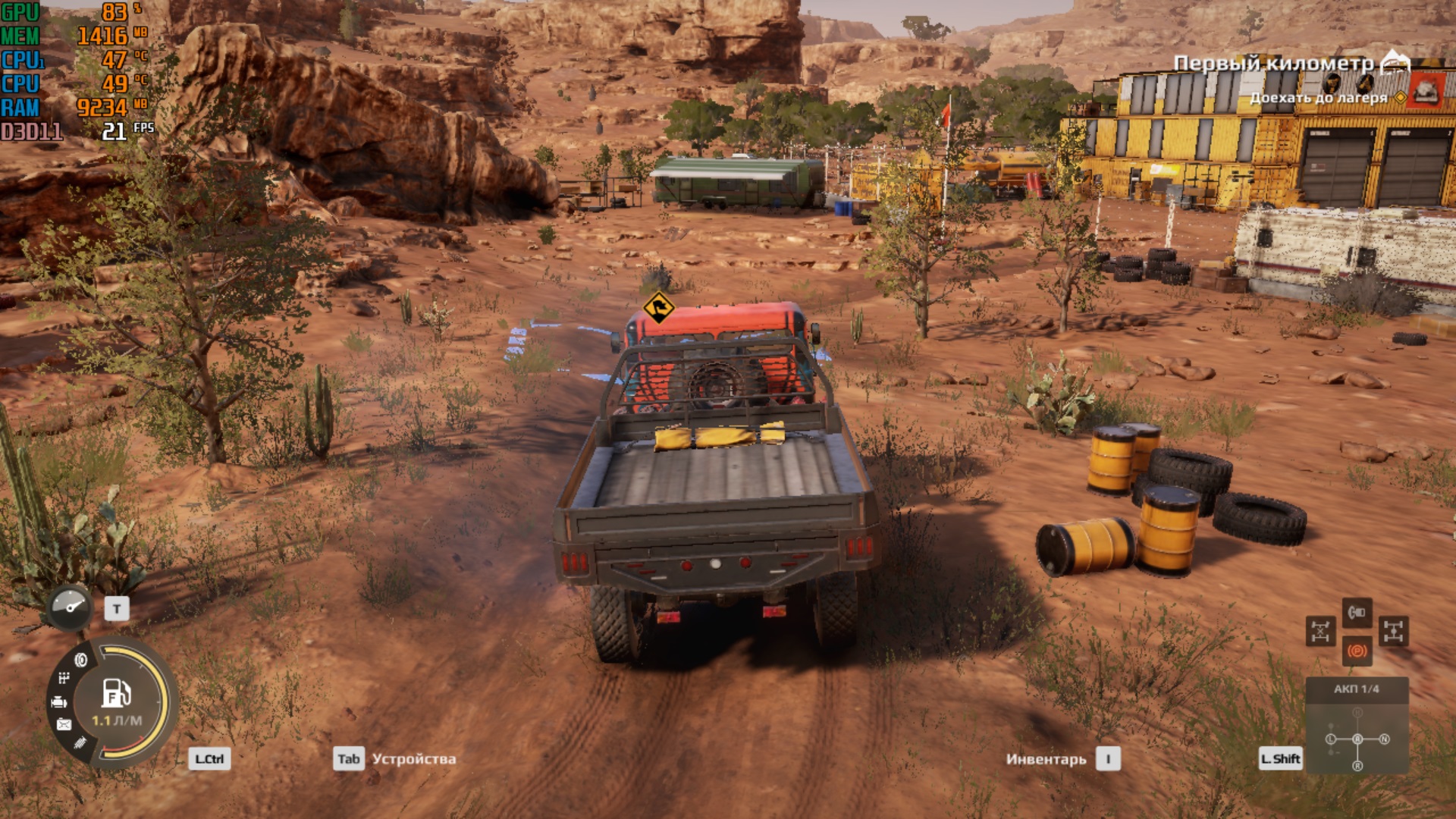Toggle the all-wheel drive icon

pos(1394,631)
